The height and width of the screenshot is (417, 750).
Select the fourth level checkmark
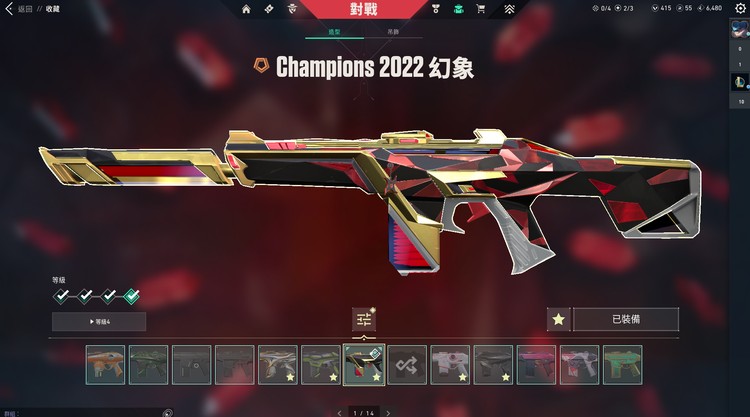[x=132, y=296]
